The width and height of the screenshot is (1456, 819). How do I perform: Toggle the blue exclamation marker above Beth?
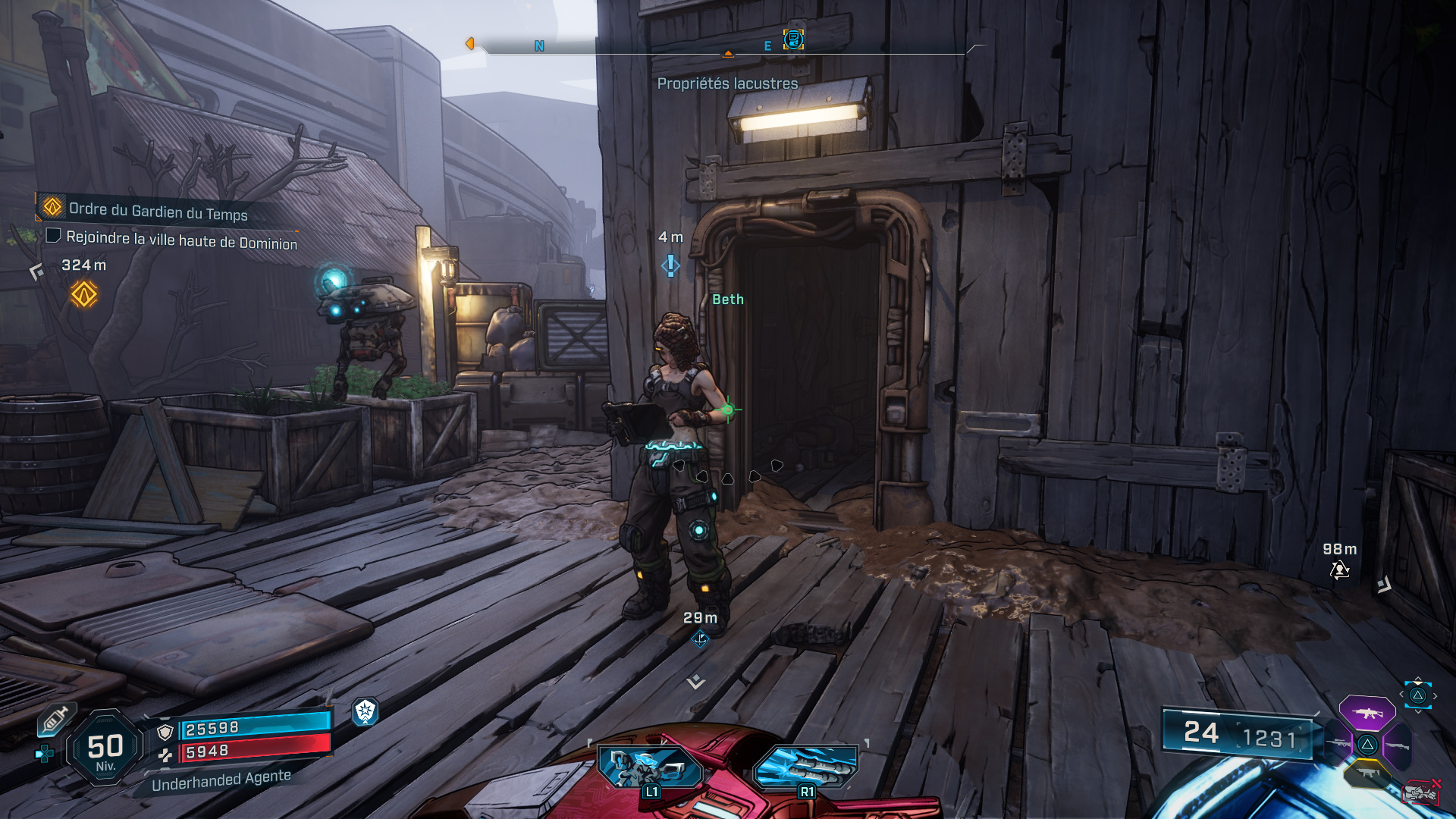click(x=670, y=266)
